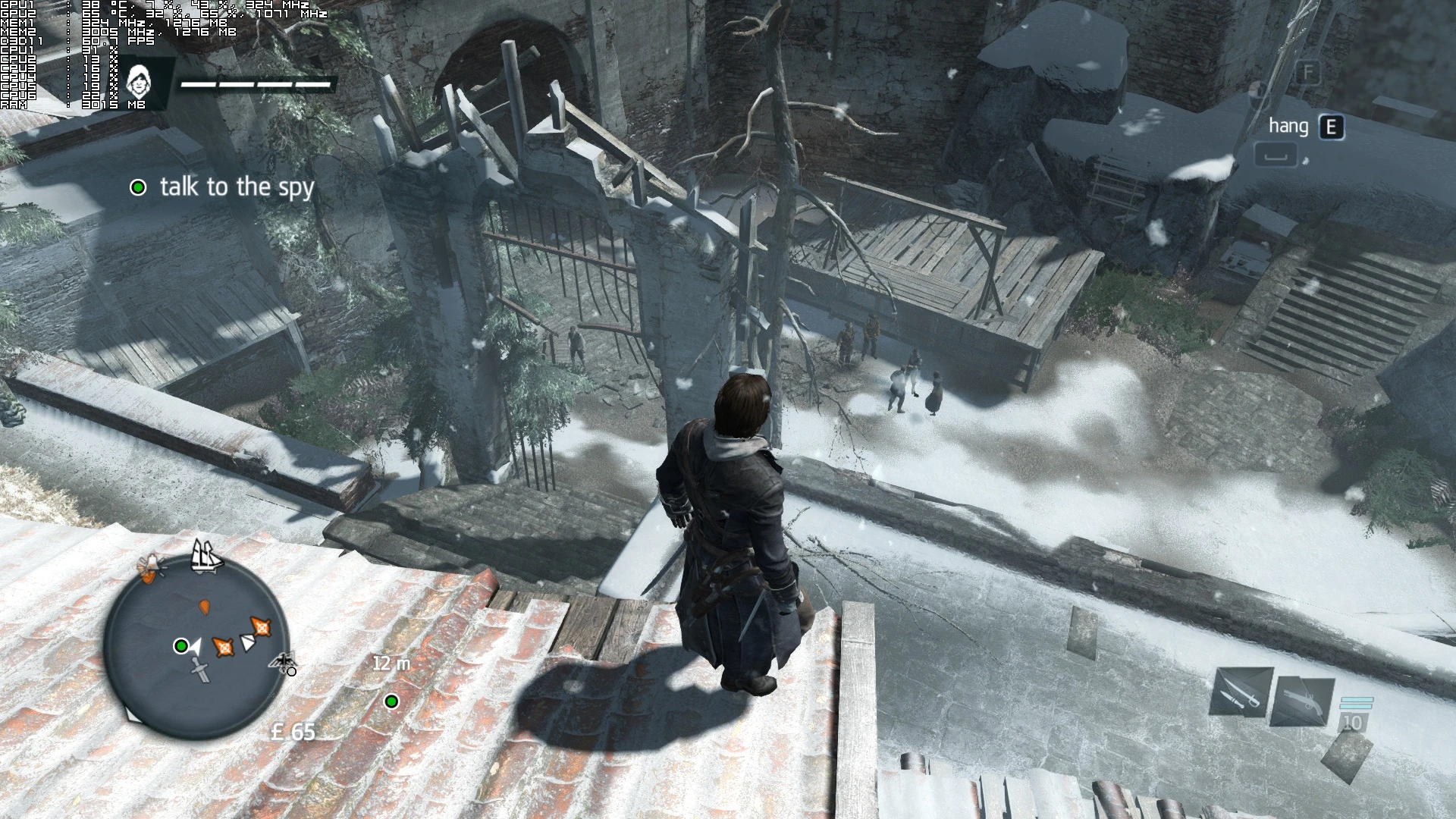
Task: Click the '£ 65' money display
Action: coord(294,733)
